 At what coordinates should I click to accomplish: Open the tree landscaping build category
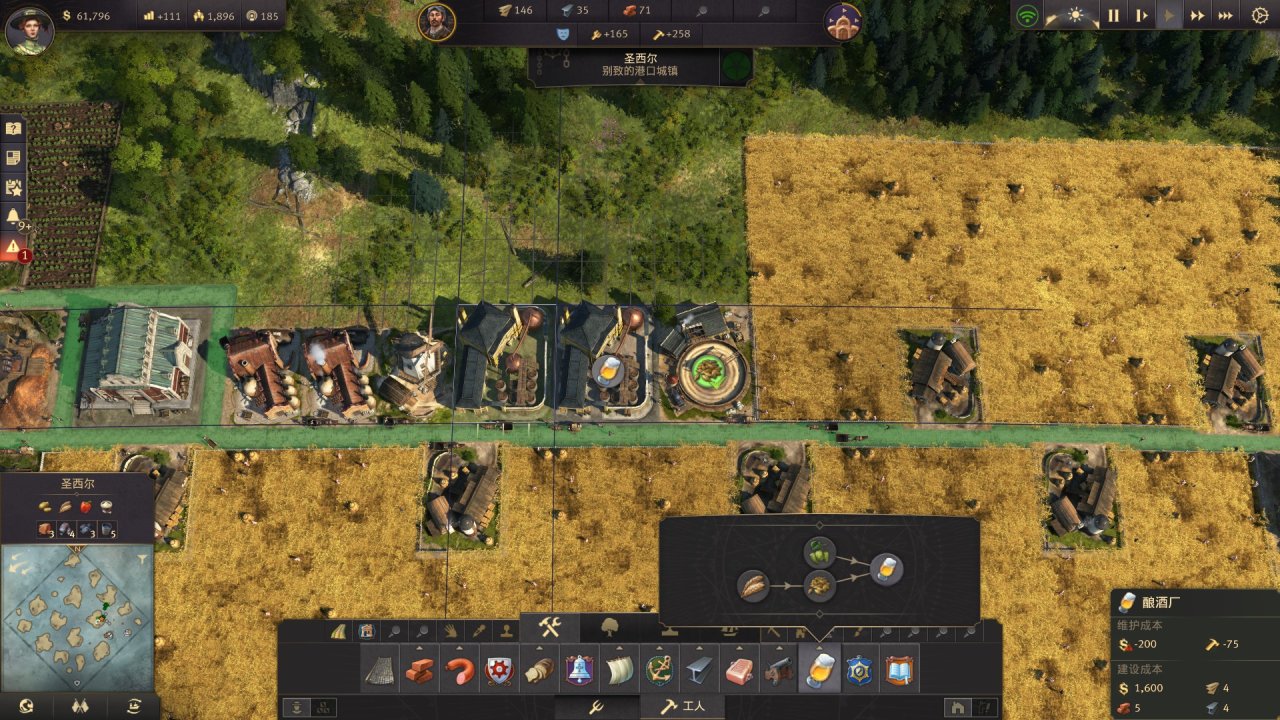pos(610,628)
